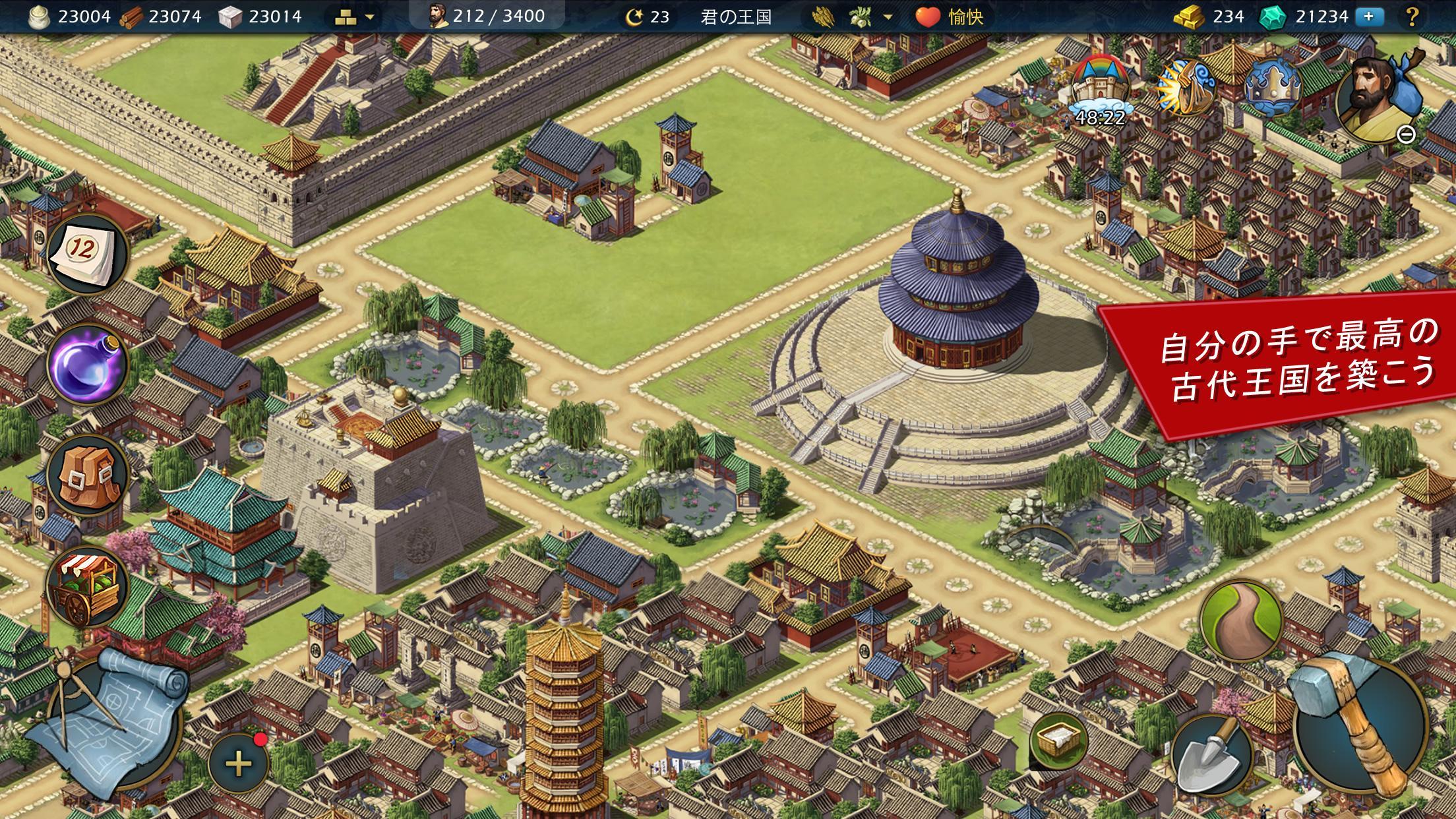Image resolution: width=1456 pixels, height=819 pixels.
Task: Check the population 212/3400 progress indicator
Action: click(x=491, y=16)
